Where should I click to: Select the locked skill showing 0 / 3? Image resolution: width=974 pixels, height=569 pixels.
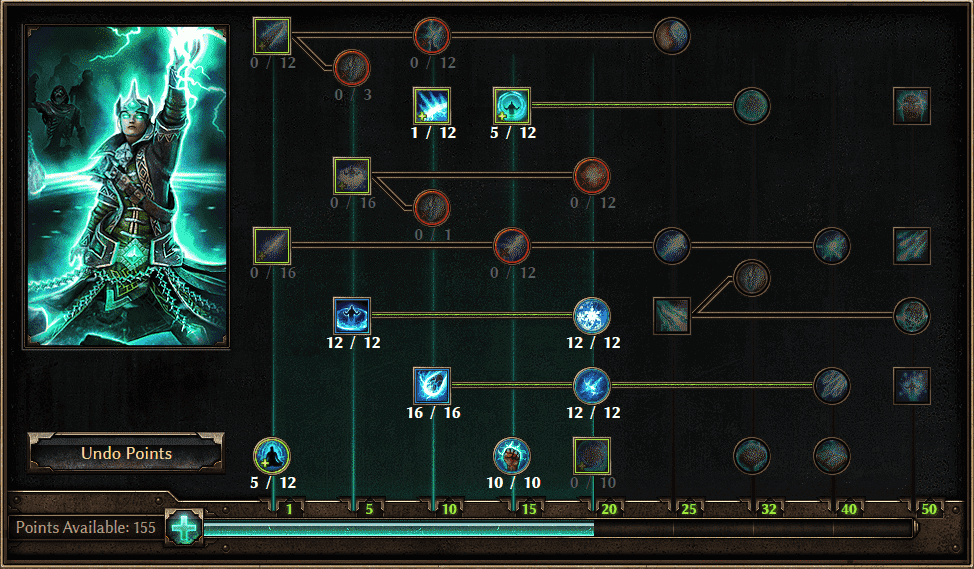352,67
